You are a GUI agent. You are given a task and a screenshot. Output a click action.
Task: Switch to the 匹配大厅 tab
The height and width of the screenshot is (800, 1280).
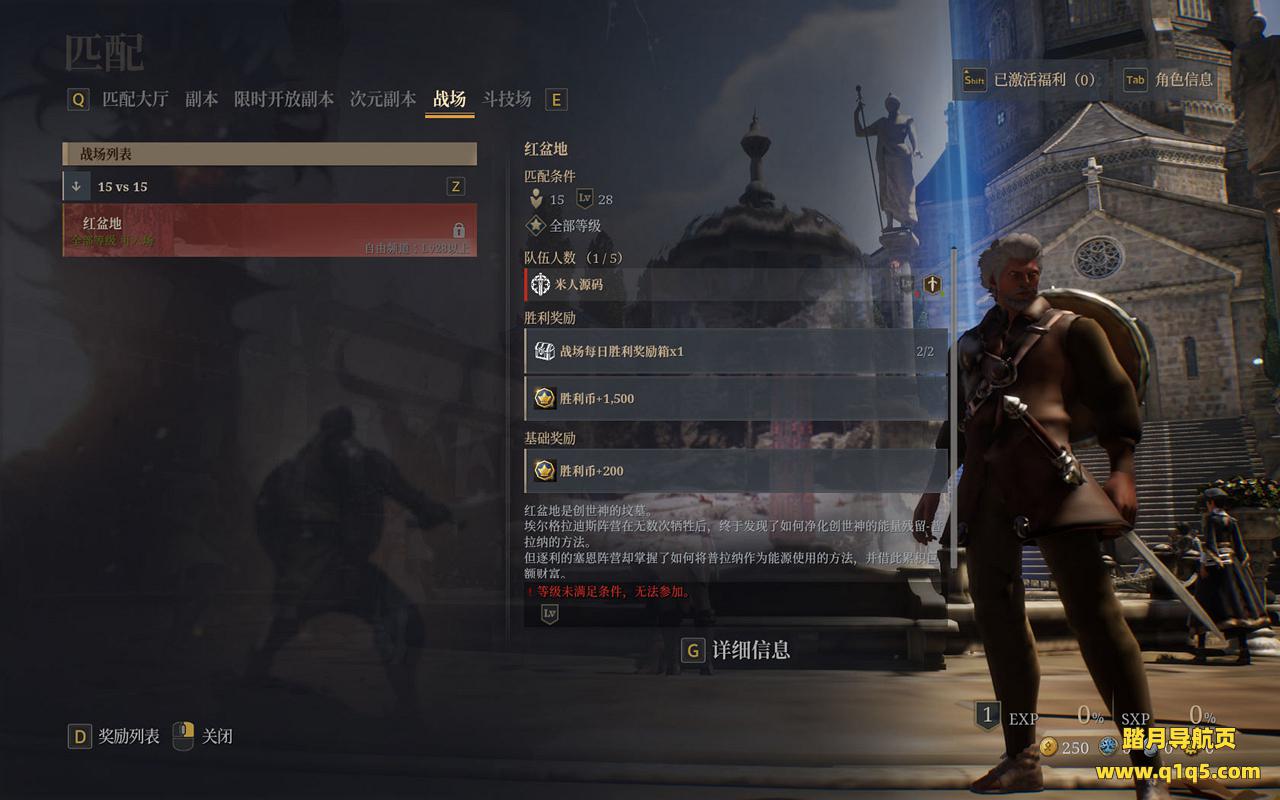[135, 99]
